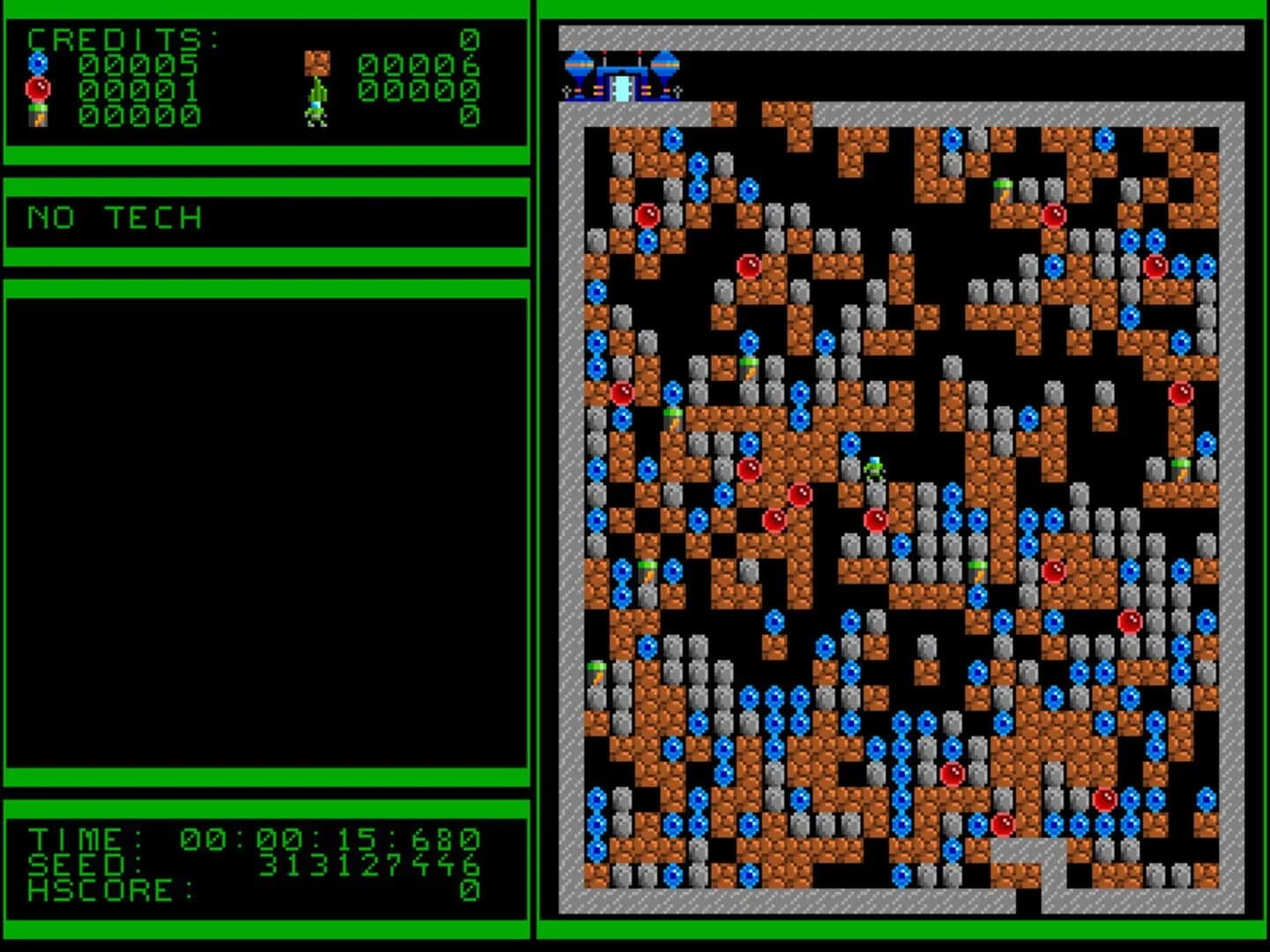The image size is (1270, 952).
Task: Click the blue home base at the playfield top
Action: point(624,78)
